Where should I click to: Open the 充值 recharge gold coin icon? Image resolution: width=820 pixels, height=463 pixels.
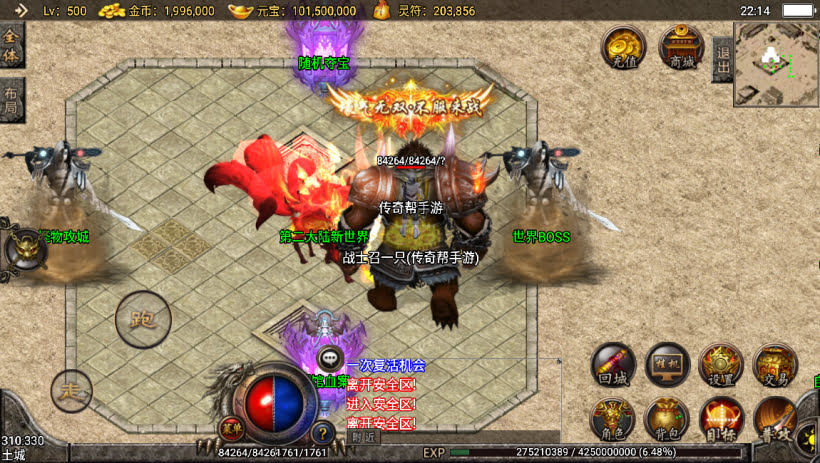coord(623,48)
